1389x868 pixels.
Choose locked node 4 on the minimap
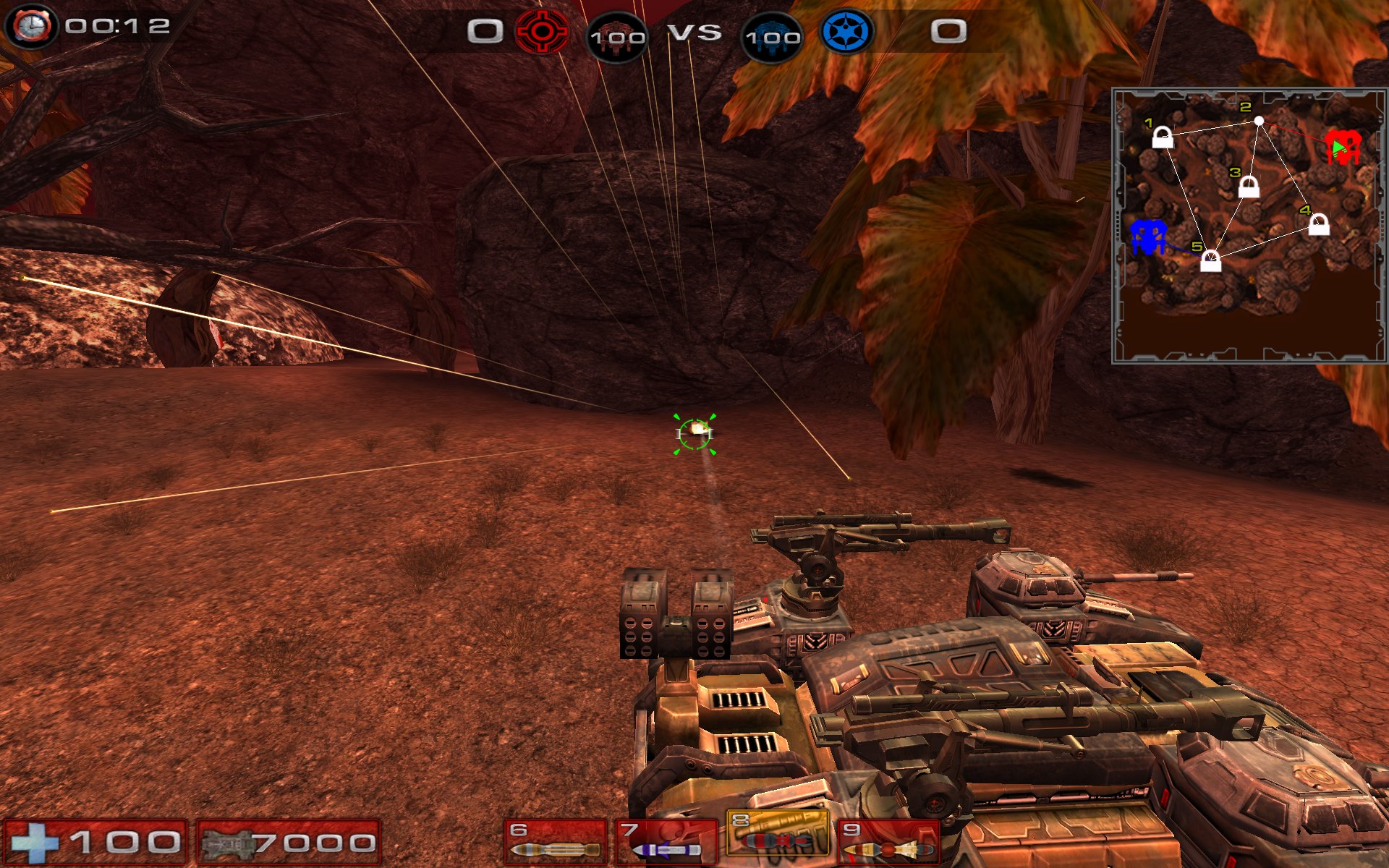tap(1319, 224)
